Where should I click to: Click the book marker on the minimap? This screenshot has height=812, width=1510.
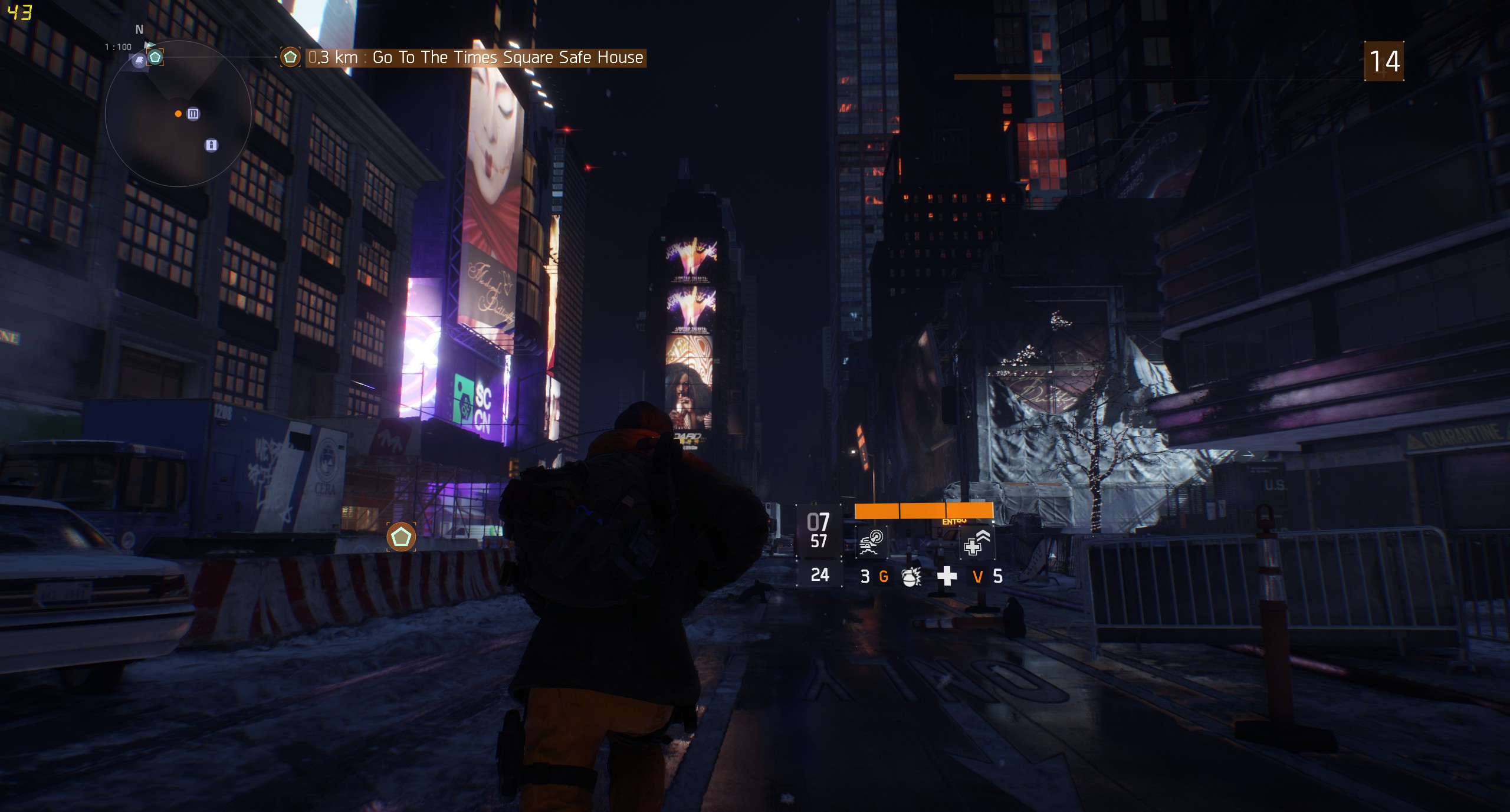(x=139, y=61)
